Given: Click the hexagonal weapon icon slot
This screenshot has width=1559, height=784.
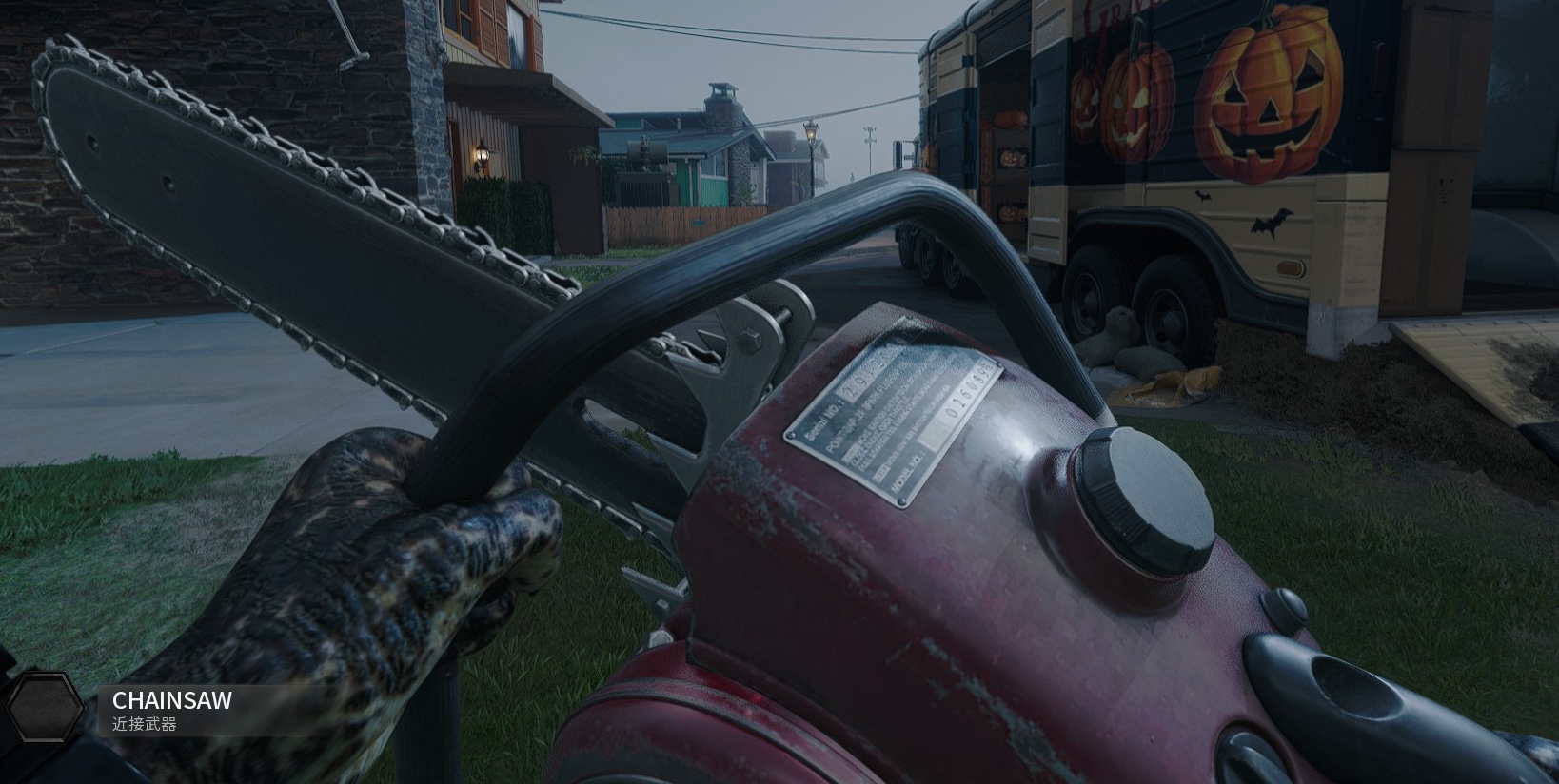Looking at the screenshot, I should click(45, 708).
